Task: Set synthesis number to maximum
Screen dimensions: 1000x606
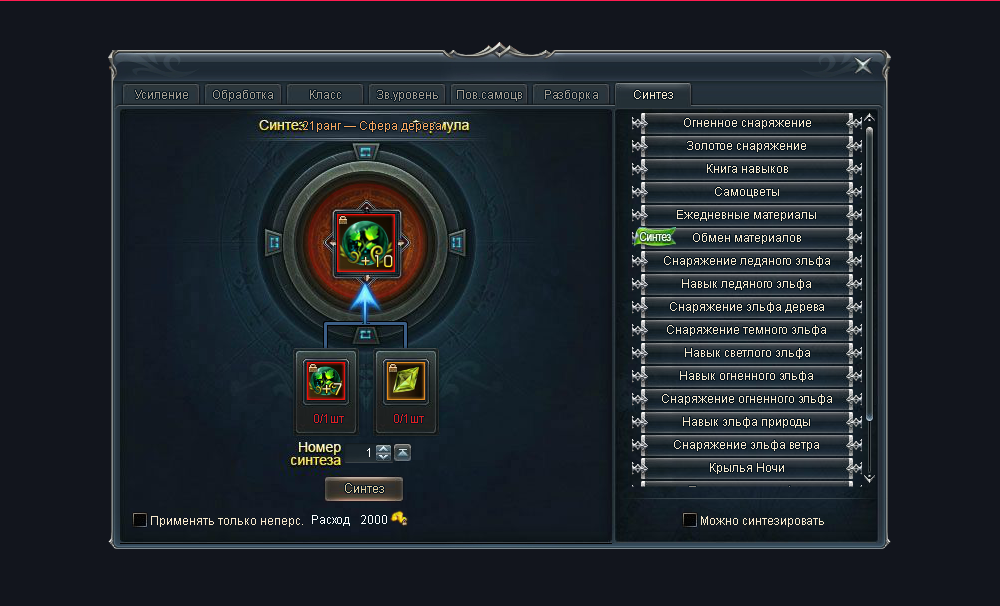Action: [402, 453]
